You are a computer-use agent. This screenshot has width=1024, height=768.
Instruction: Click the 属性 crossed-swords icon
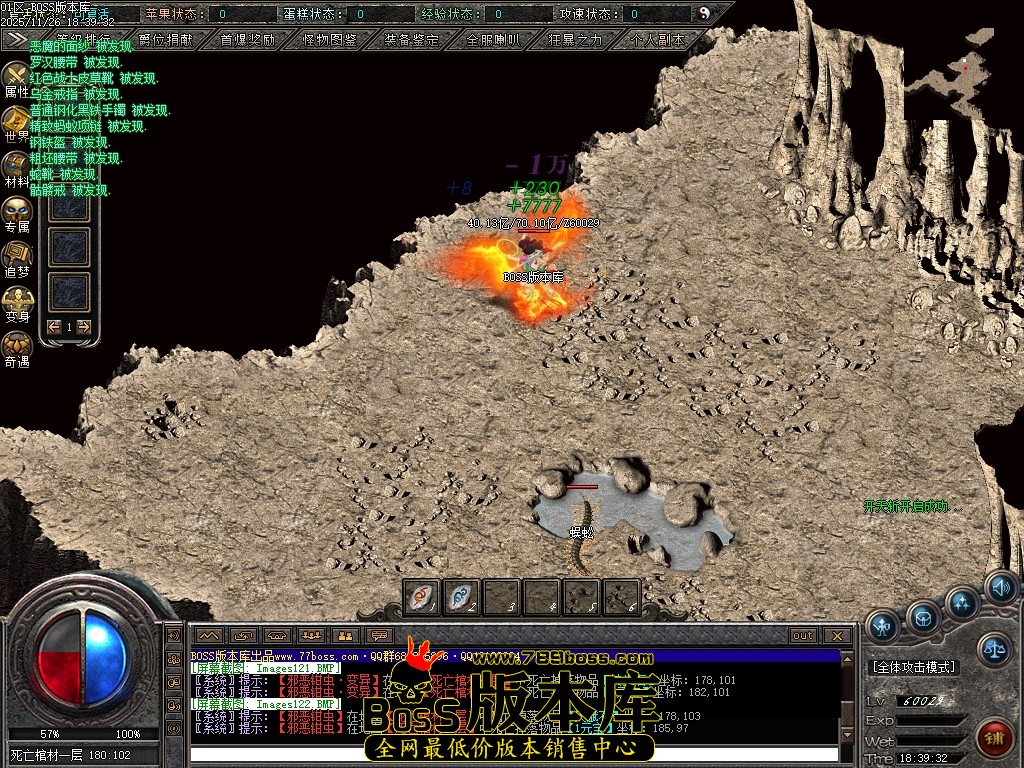[x=17, y=76]
